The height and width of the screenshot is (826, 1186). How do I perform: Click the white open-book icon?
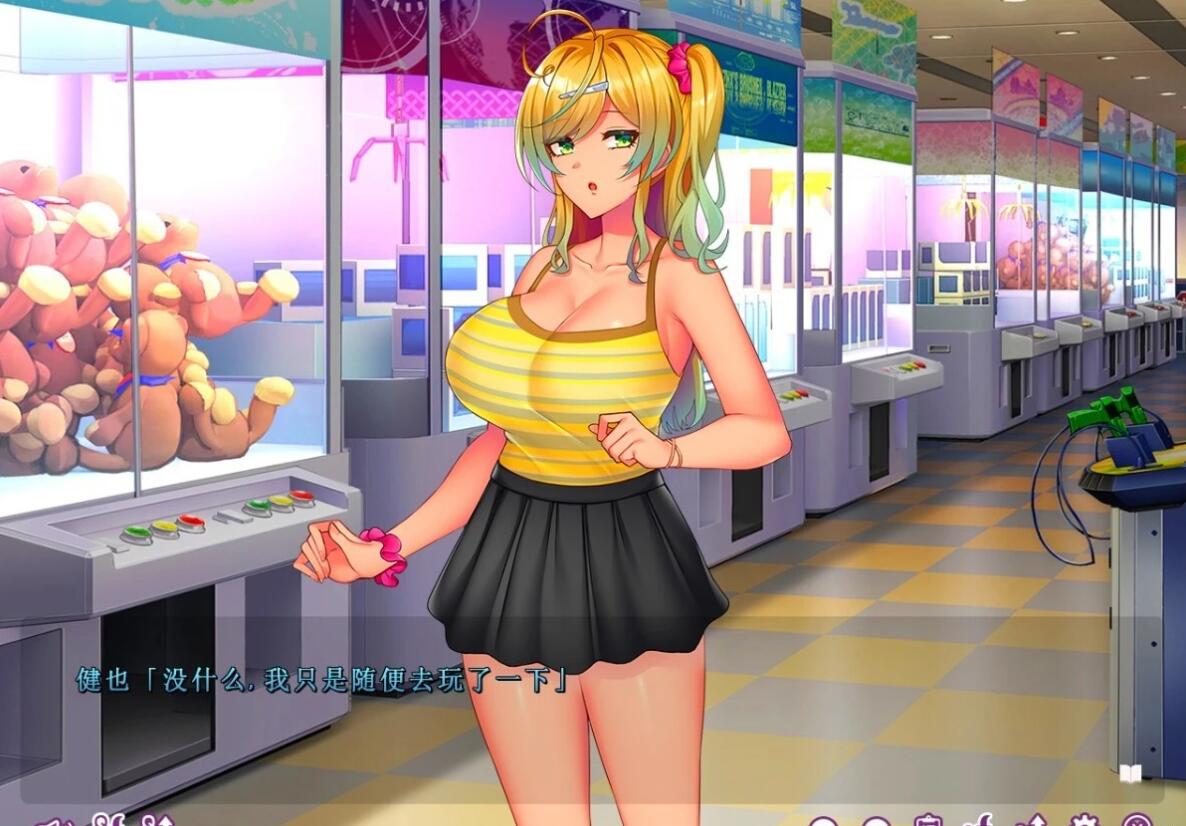1130,773
